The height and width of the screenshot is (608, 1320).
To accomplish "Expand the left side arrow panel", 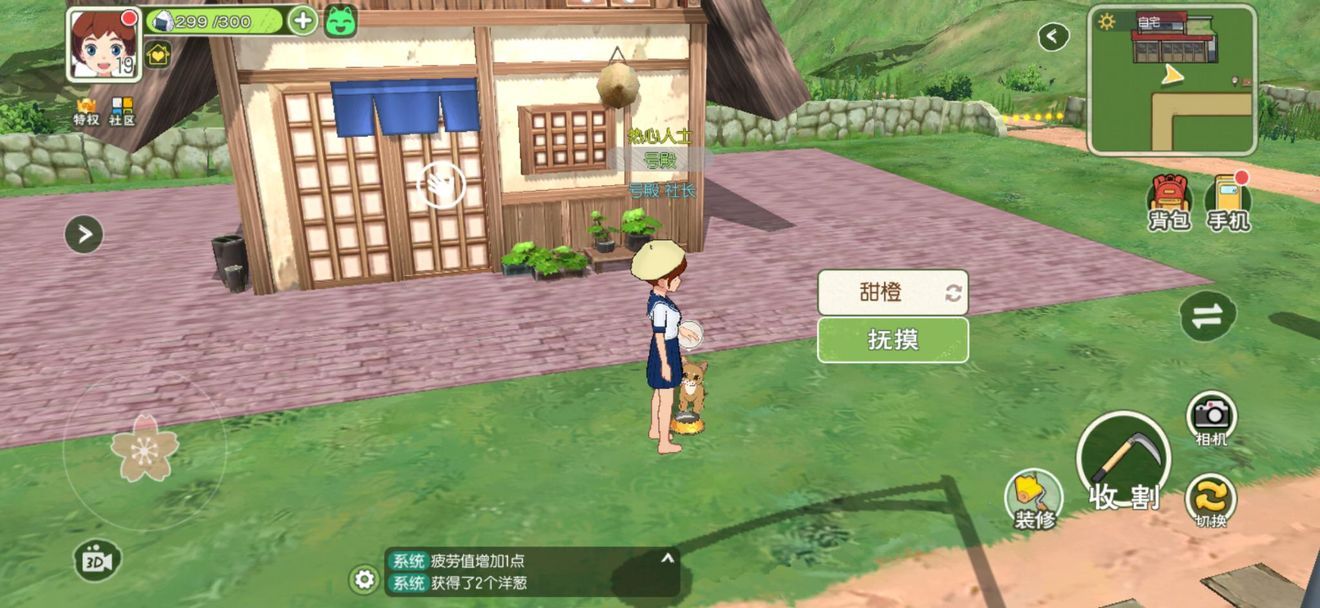I will pyautogui.click(x=84, y=235).
